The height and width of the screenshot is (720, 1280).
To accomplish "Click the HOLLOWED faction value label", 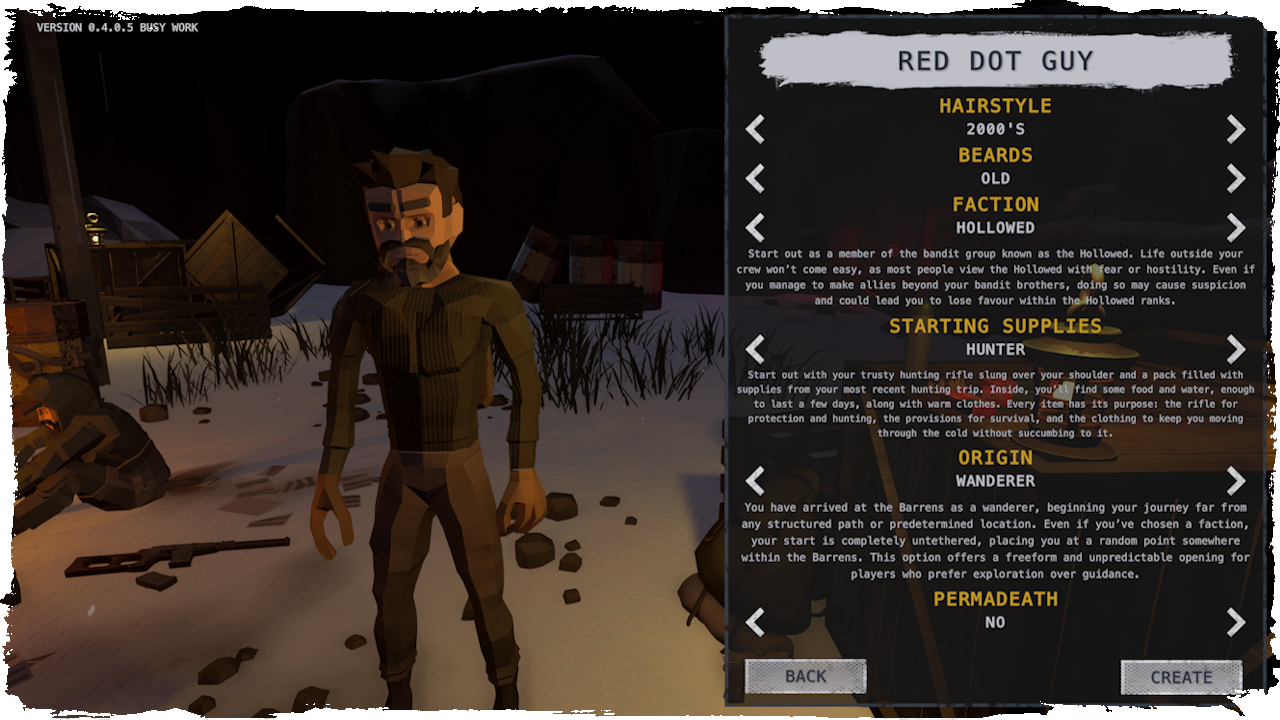I will (x=995, y=227).
